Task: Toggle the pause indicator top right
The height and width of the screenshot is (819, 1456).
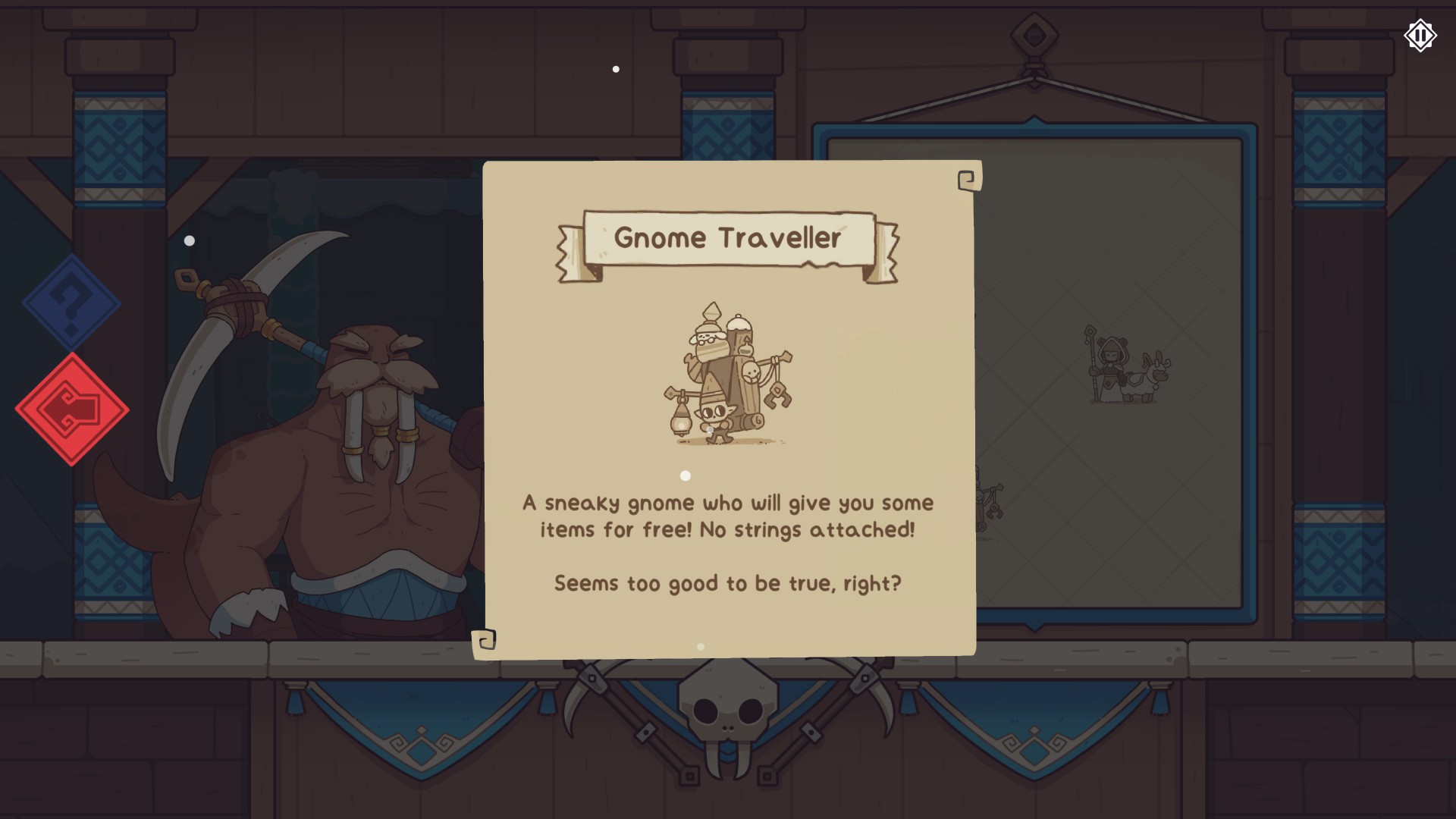Action: point(1420,35)
